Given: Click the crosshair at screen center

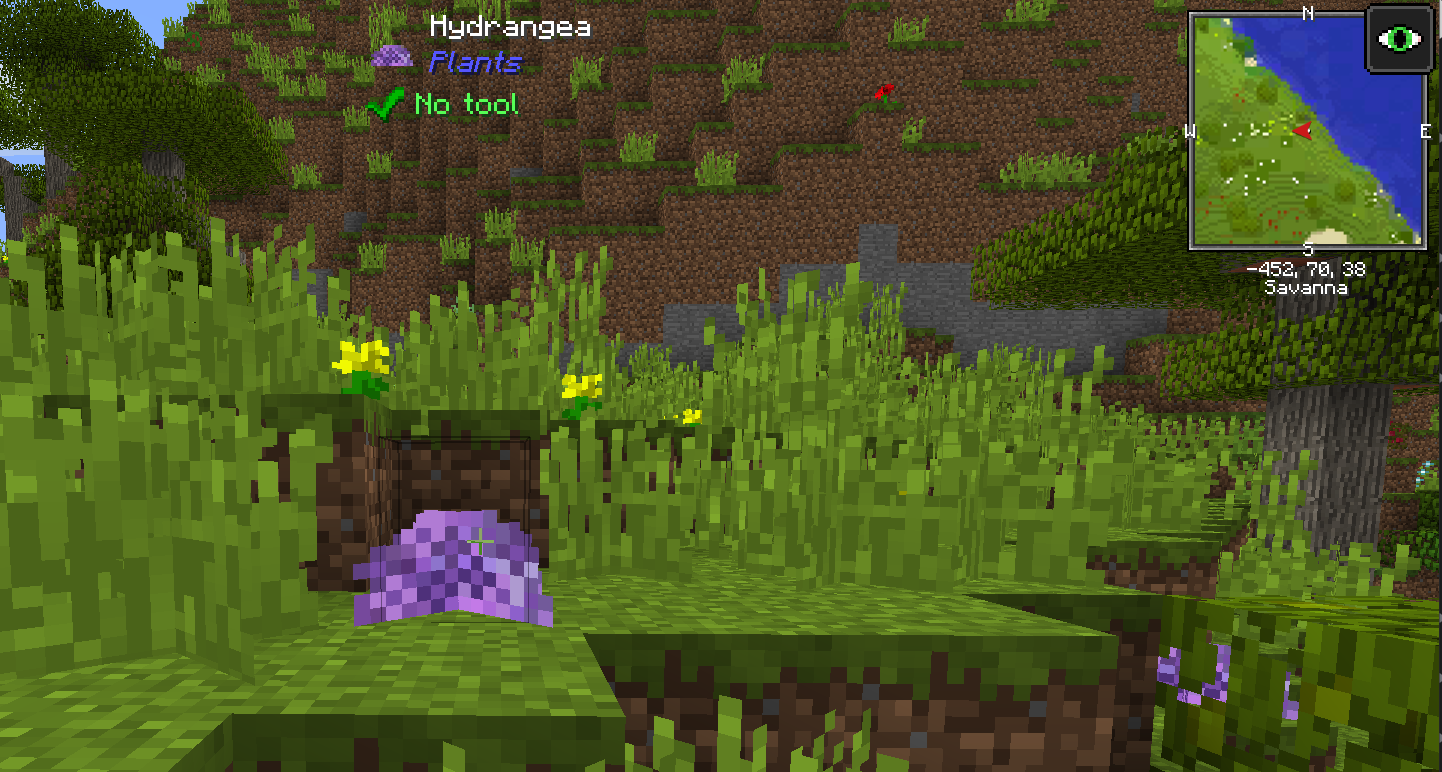Looking at the screenshot, I should (479, 541).
